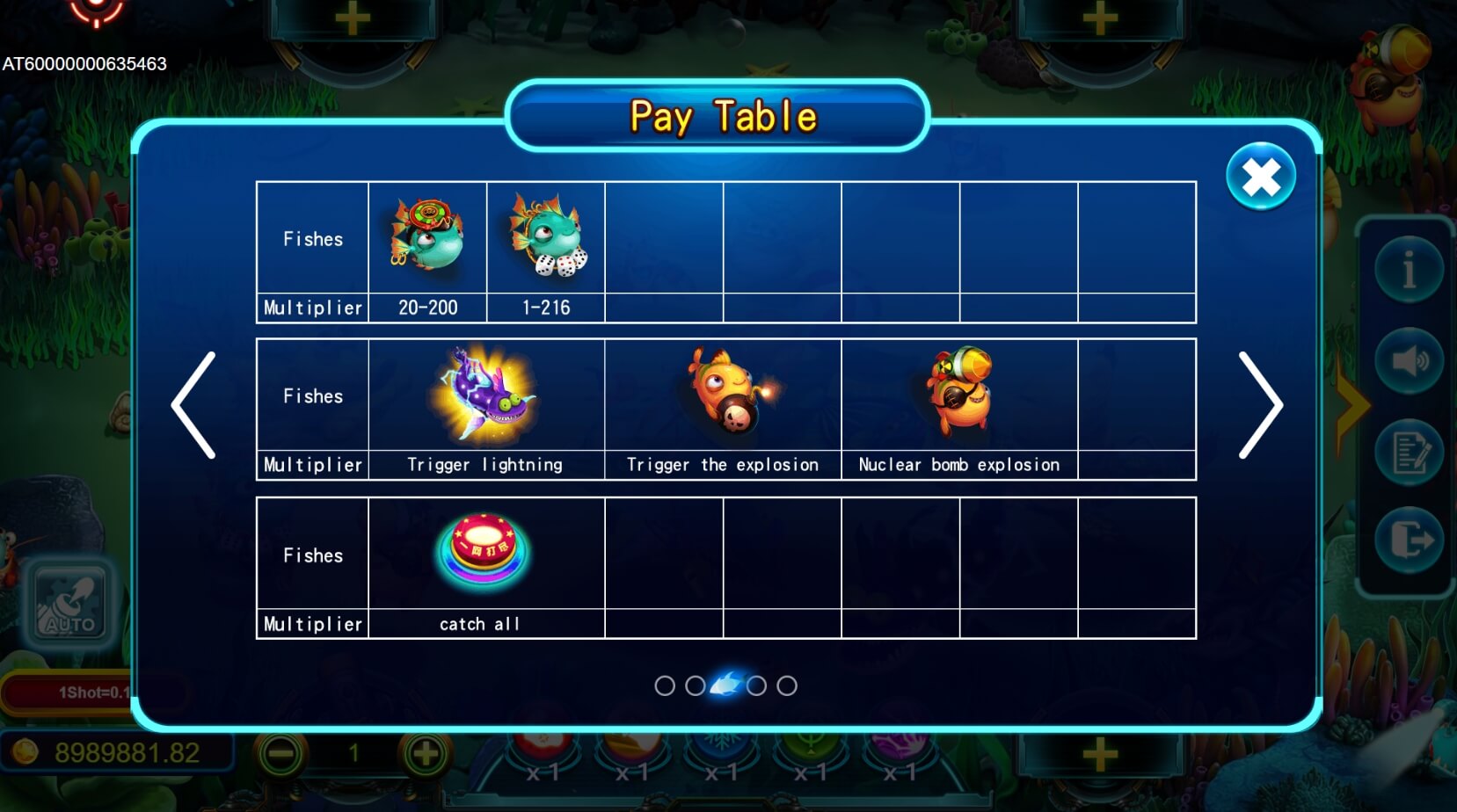The height and width of the screenshot is (812, 1457).
Task: Go to the next Pay Table page
Action: 1264,404
